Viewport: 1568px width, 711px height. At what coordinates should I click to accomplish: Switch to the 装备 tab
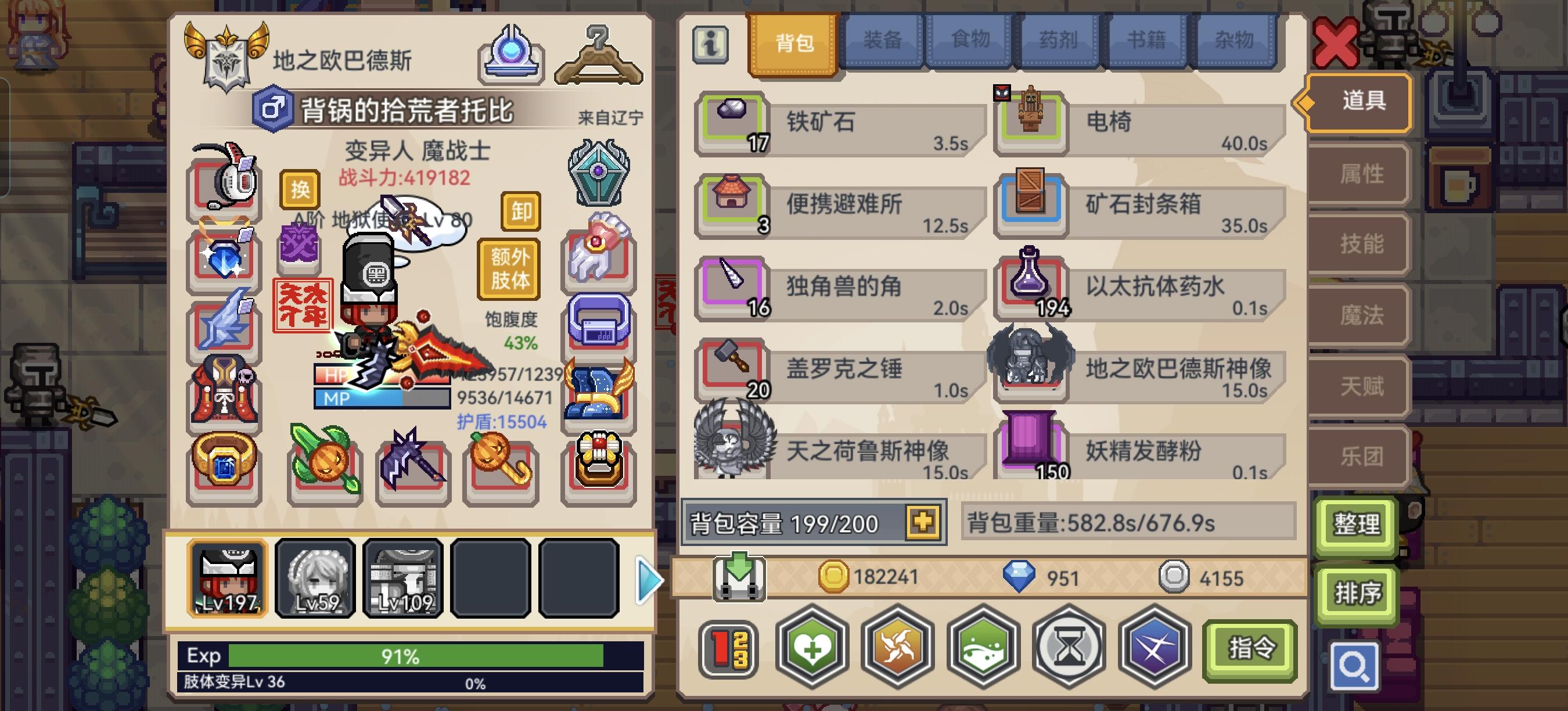click(884, 40)
